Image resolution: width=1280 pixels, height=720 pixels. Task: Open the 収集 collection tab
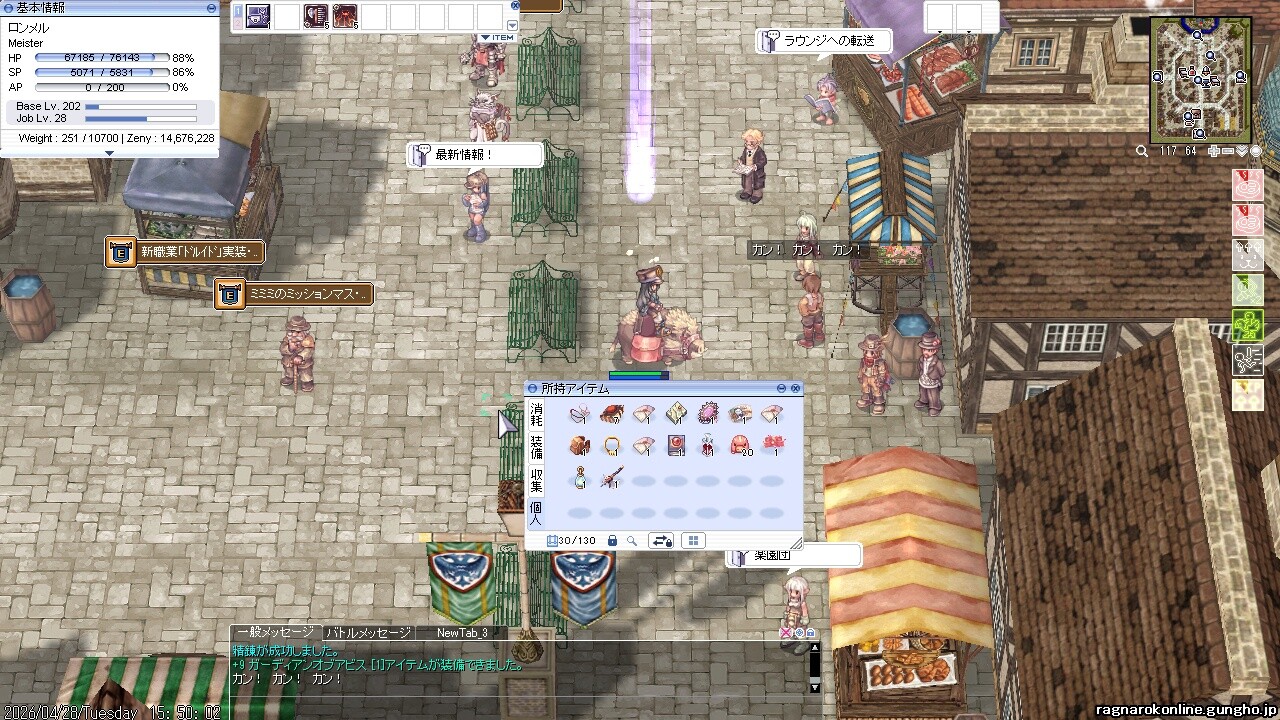pos(537,479)
